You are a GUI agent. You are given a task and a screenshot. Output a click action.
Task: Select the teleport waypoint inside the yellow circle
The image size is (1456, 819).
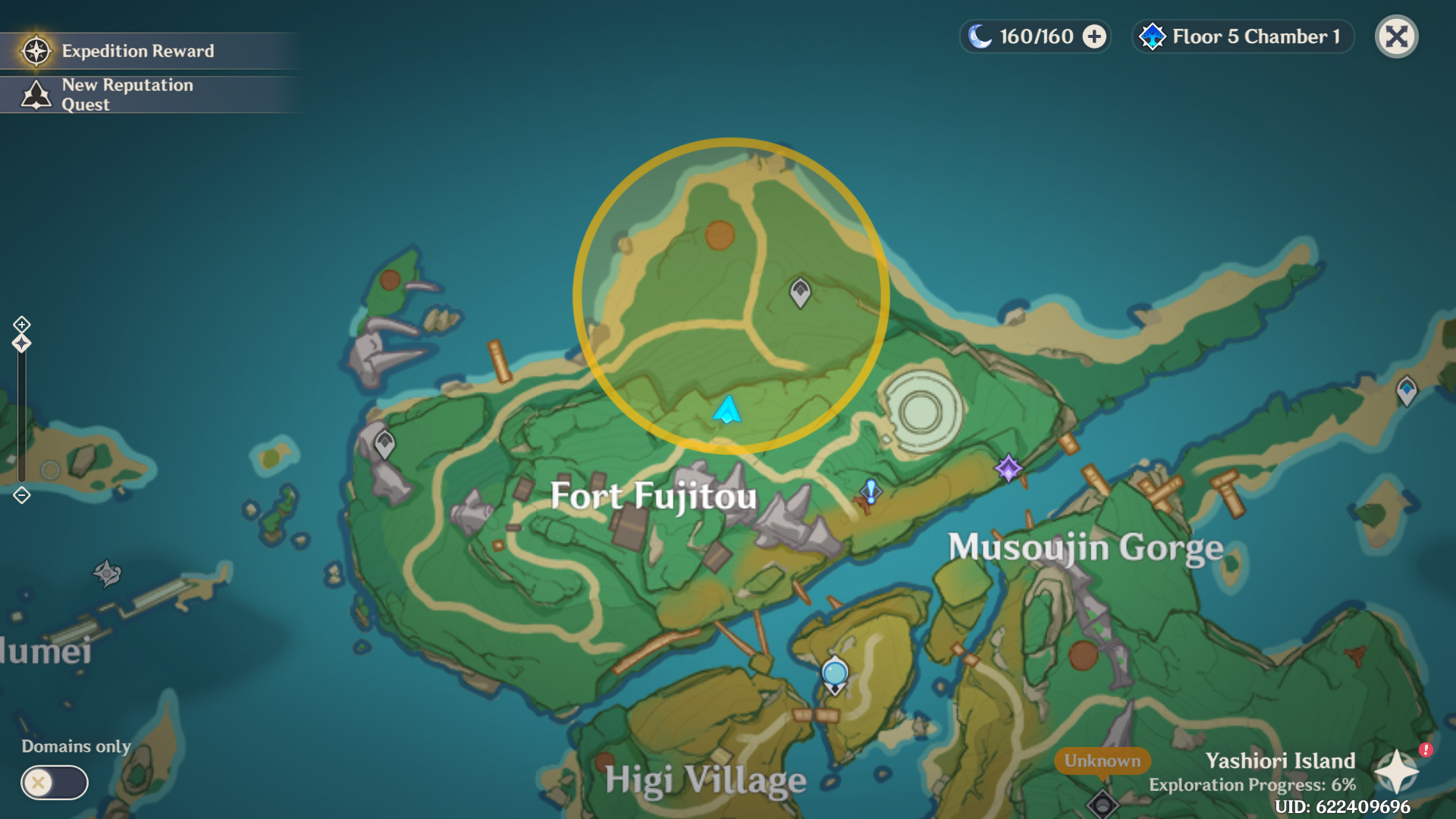click(799, 292)
